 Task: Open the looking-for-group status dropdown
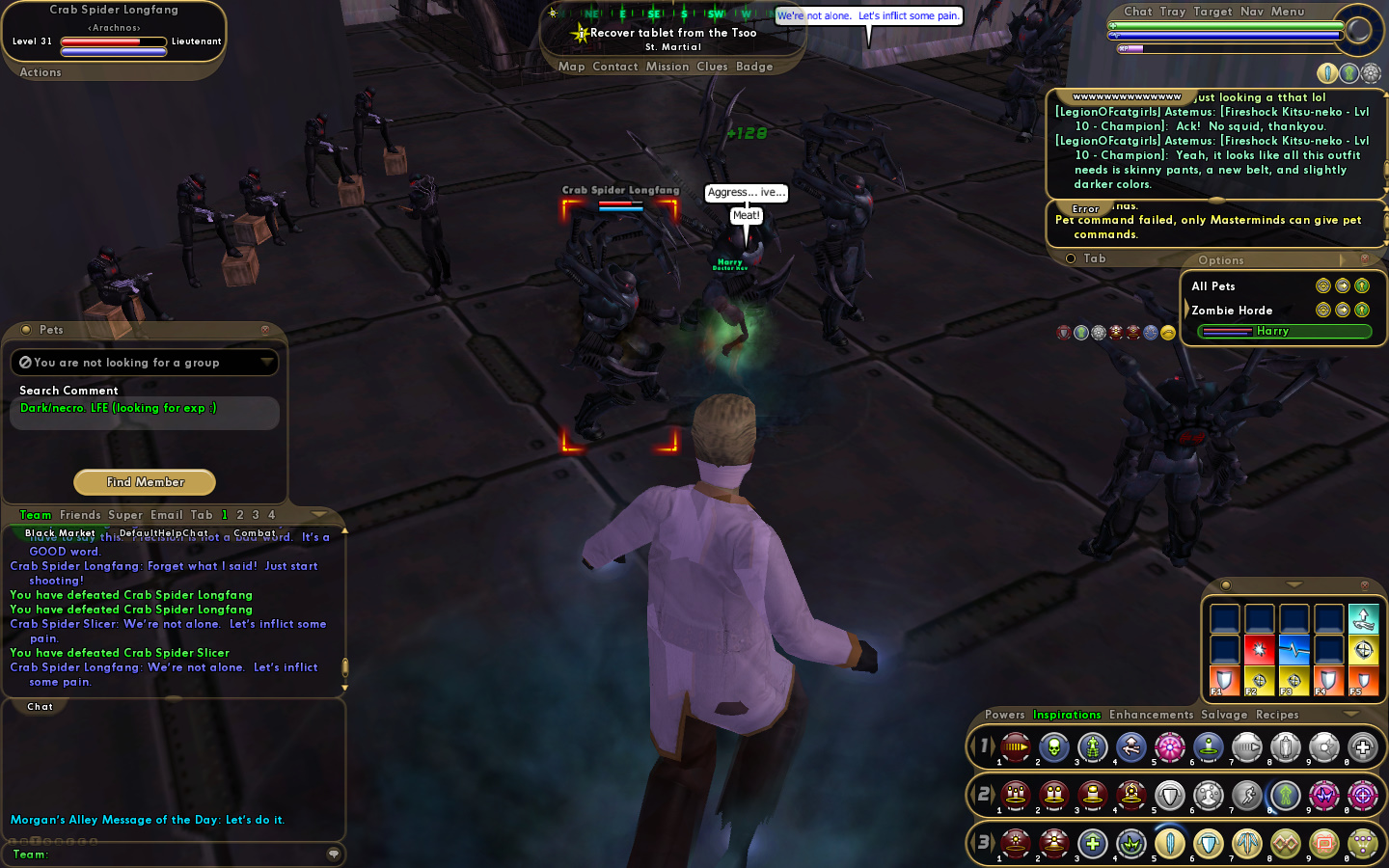click(266, 363)
